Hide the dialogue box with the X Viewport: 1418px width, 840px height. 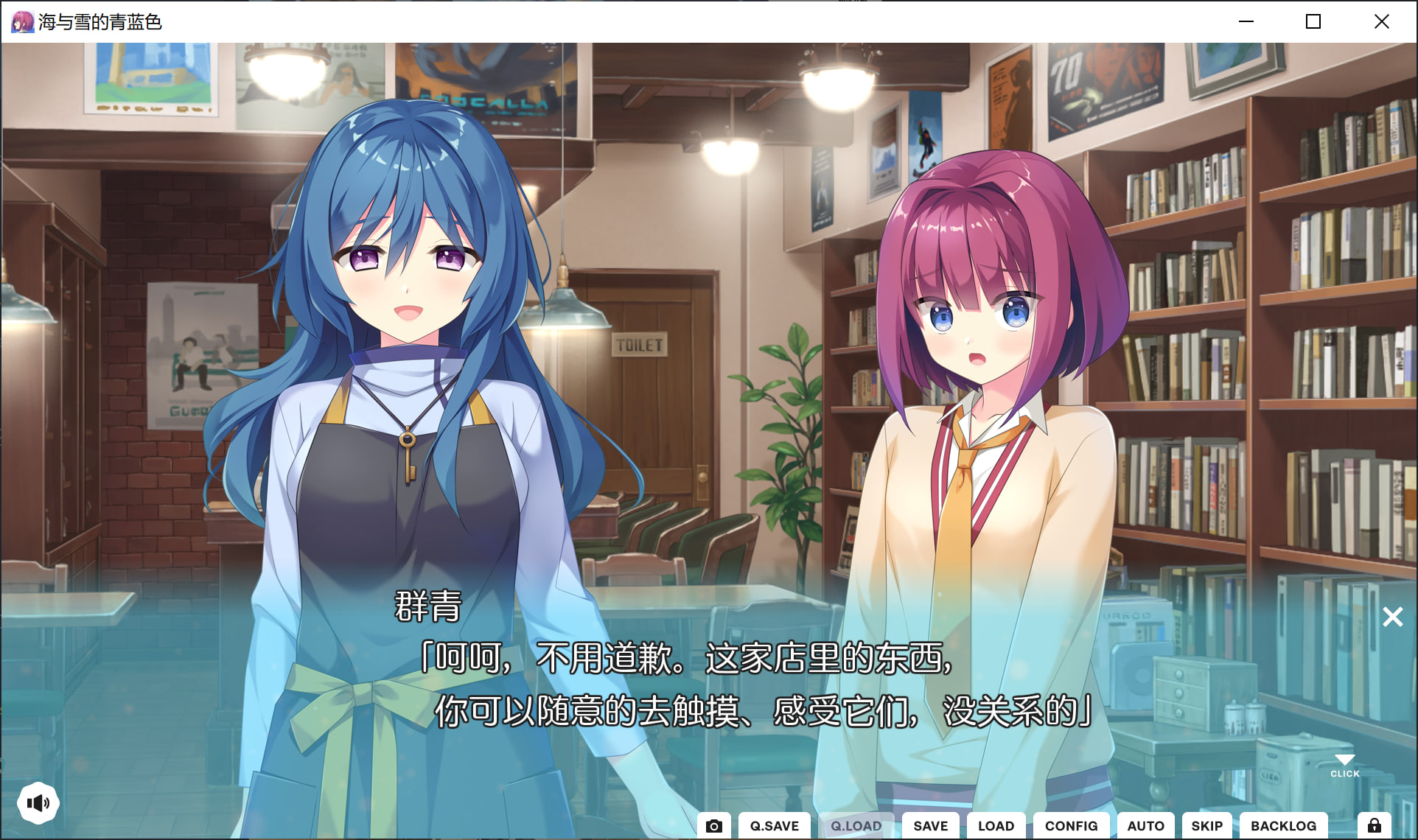[1392, 617]
